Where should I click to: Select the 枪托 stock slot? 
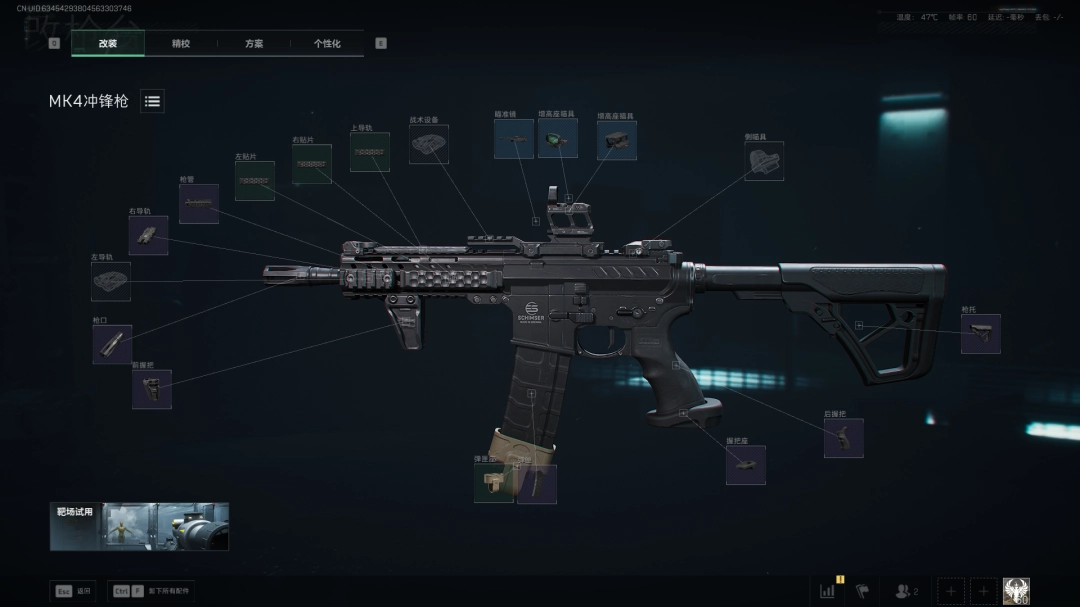click(981, 334)
